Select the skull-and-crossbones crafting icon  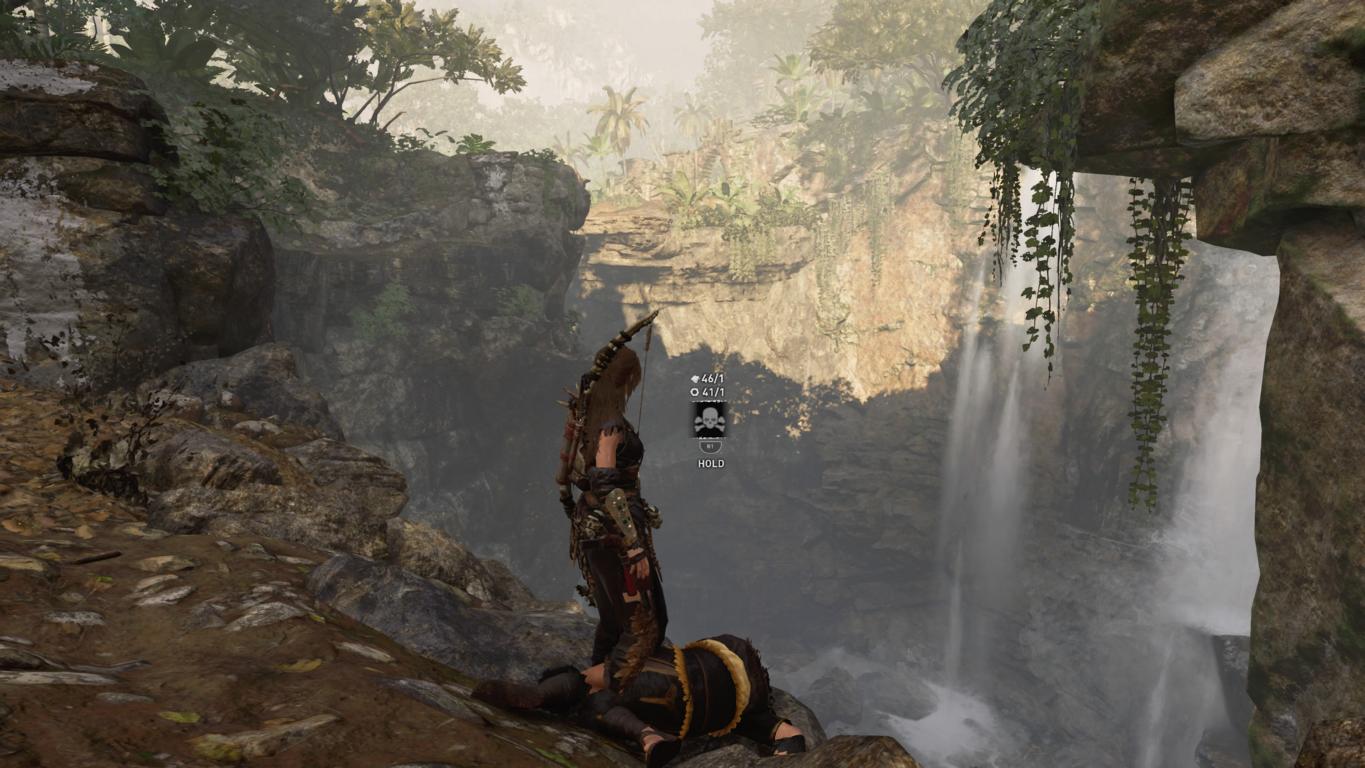[x=709, y=419]
